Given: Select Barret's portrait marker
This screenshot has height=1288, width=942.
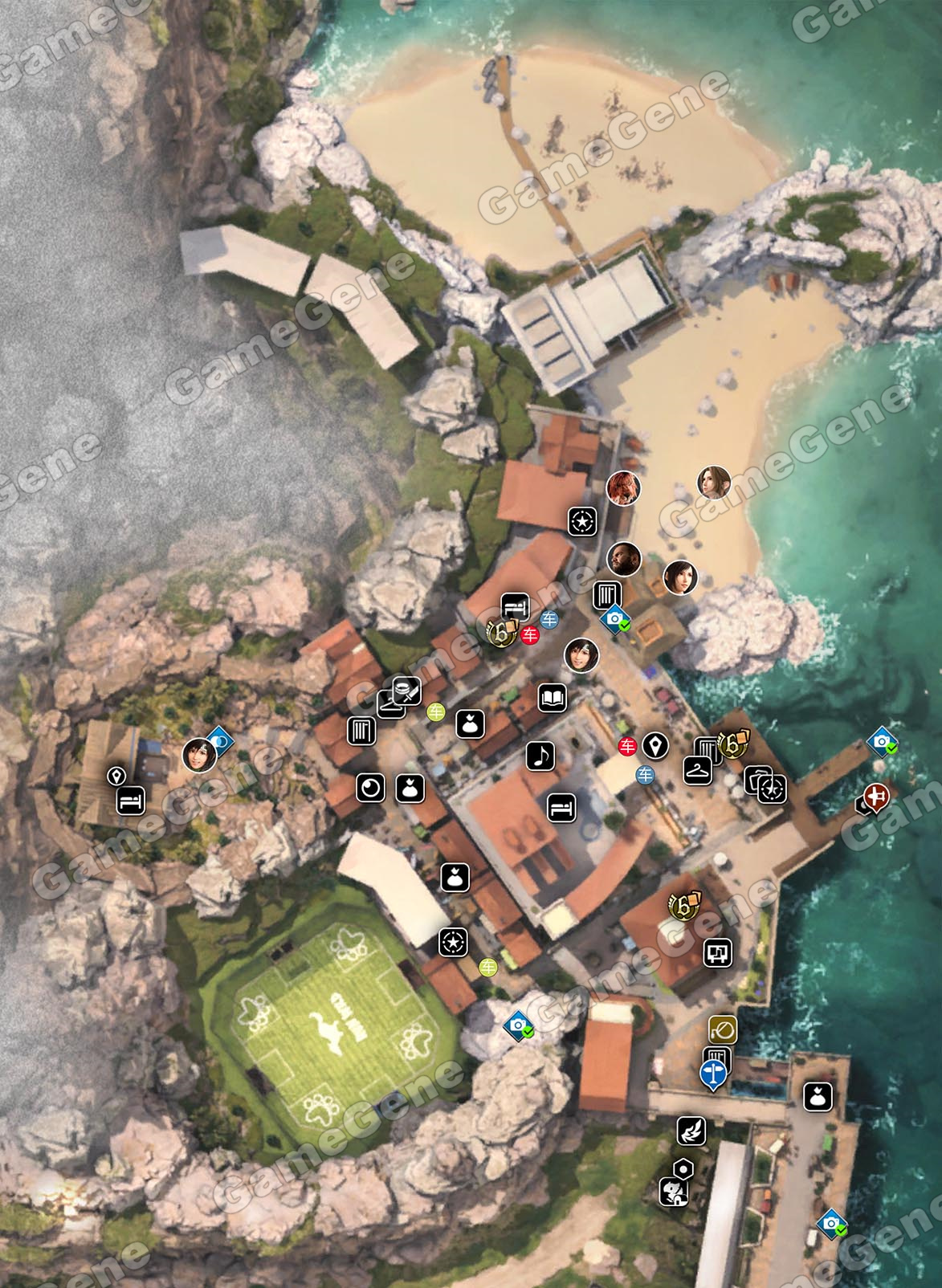Looking at the screenshot, I should pos(622,559).
